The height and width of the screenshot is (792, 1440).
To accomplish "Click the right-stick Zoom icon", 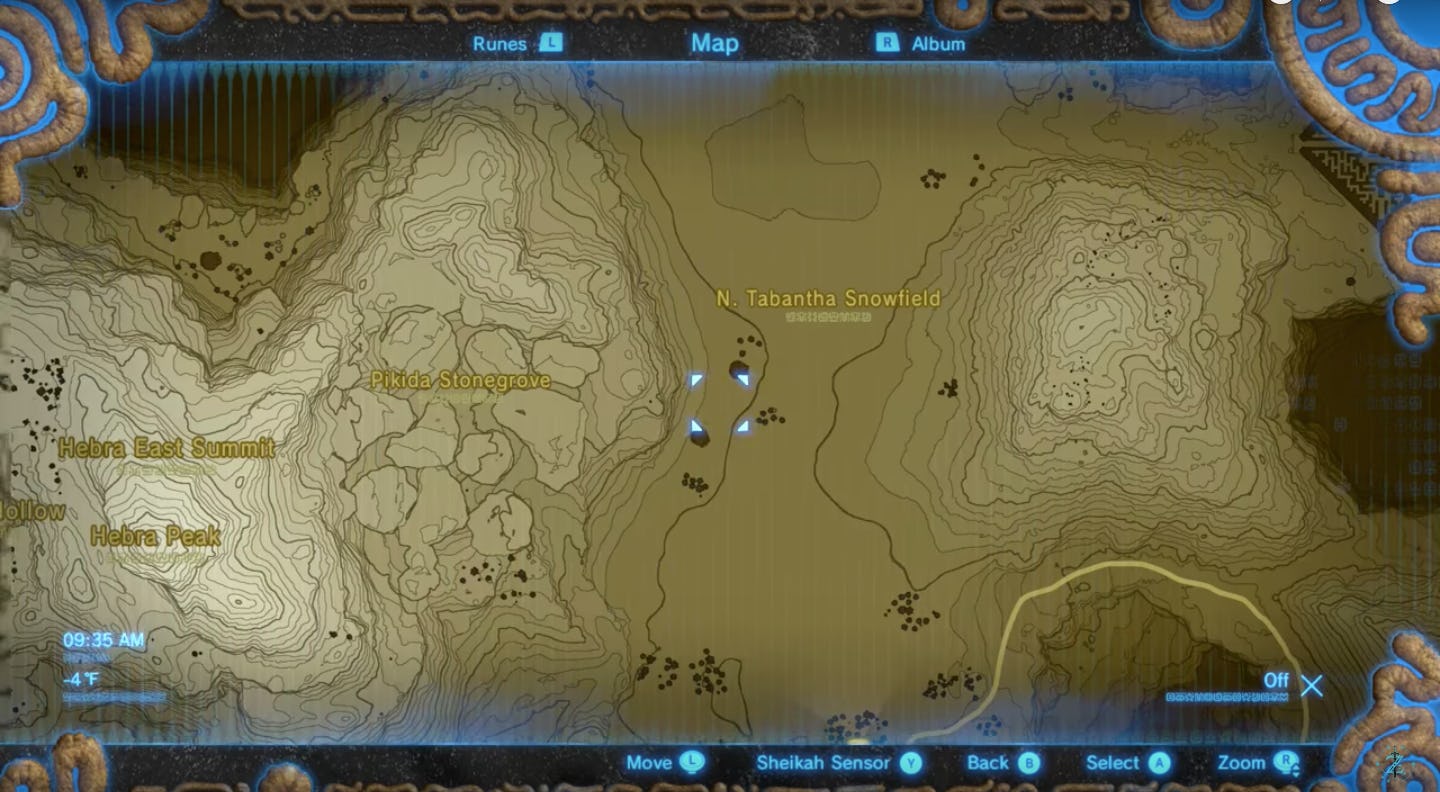I will [1284, 763].
